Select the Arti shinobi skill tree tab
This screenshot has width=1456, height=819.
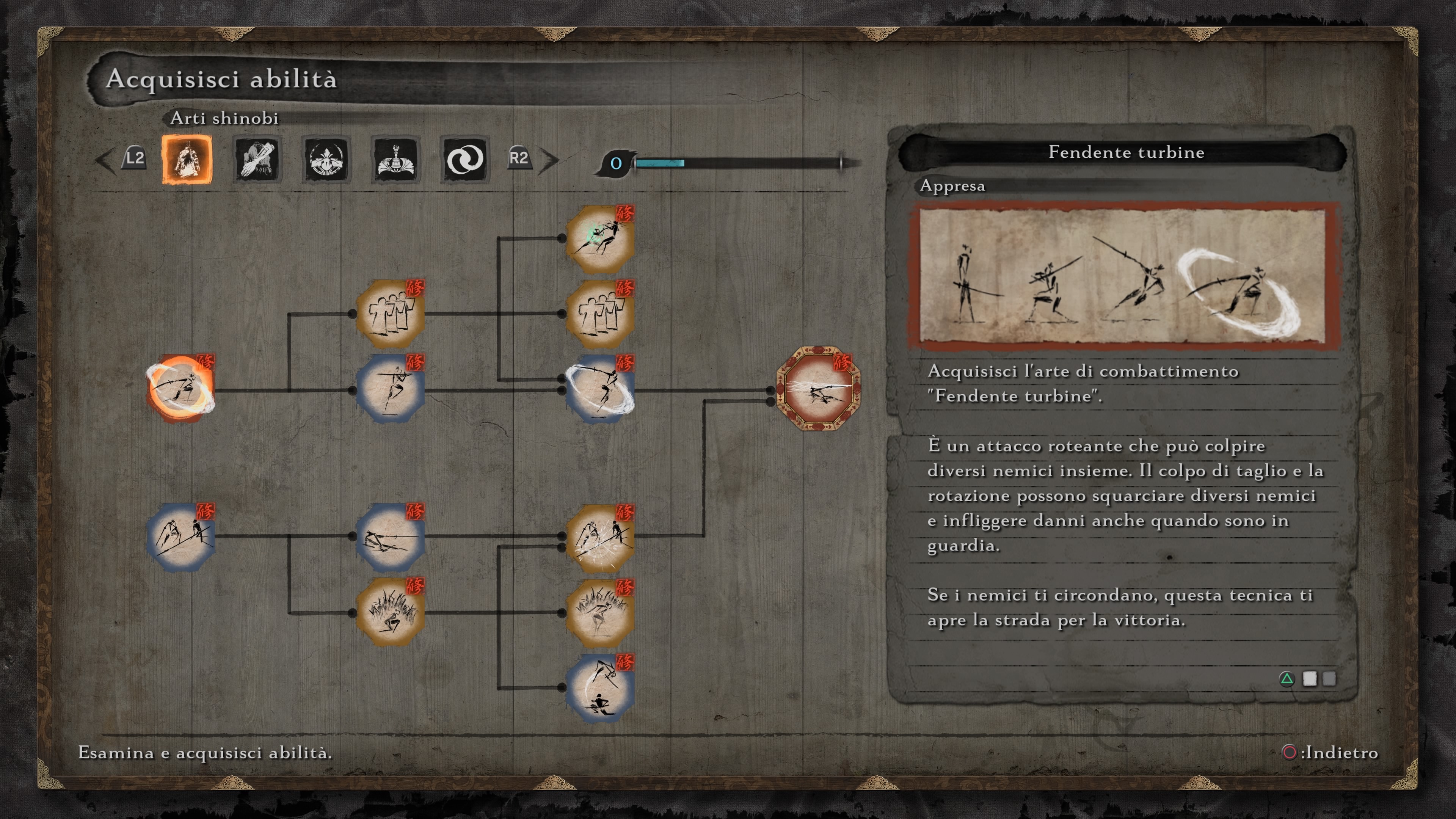click(x=187, y=159)
